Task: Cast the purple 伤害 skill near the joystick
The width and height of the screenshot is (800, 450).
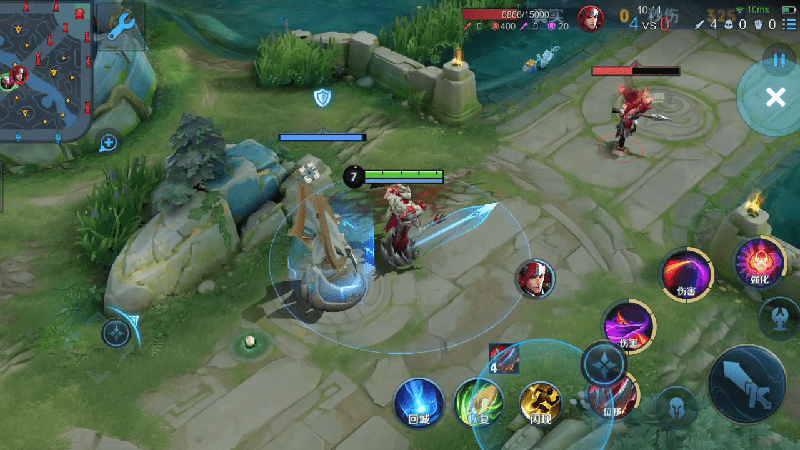Action: pyautogui.click(x=629, y=324)
